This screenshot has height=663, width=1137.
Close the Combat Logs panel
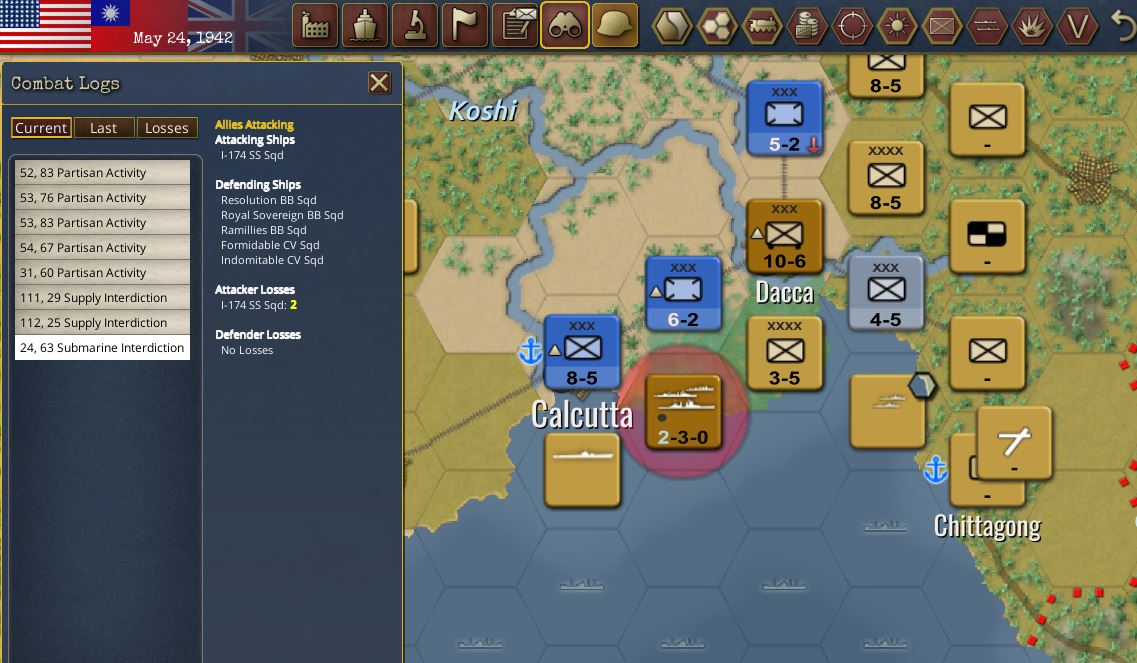point(379,83)
